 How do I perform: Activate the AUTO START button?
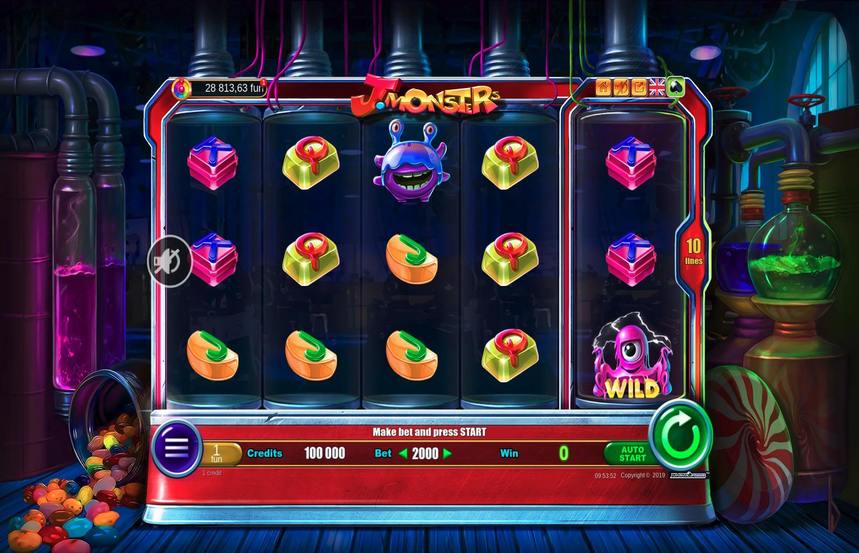631,455
